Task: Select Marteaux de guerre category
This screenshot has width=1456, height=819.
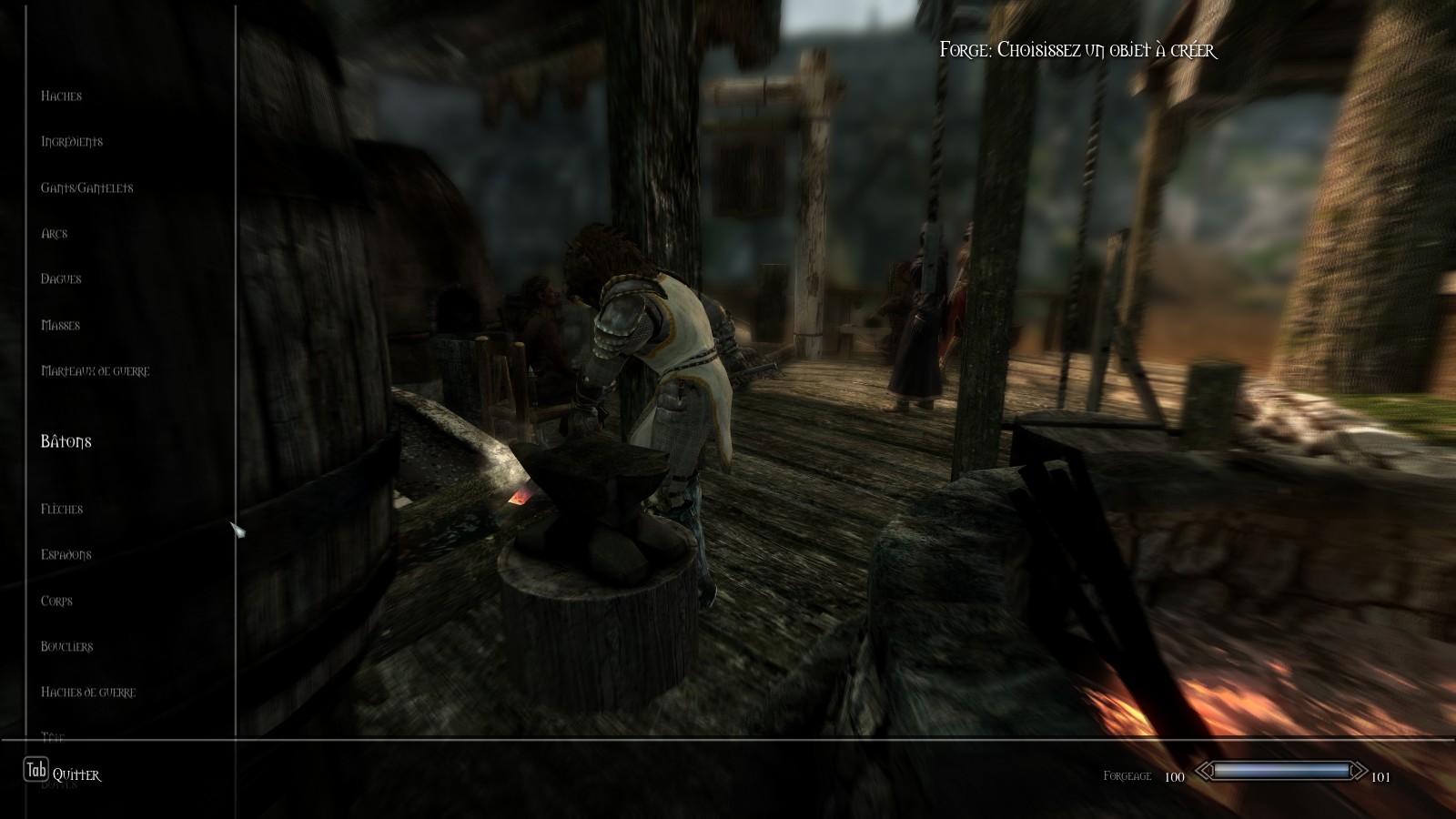Action: (95, 371)
